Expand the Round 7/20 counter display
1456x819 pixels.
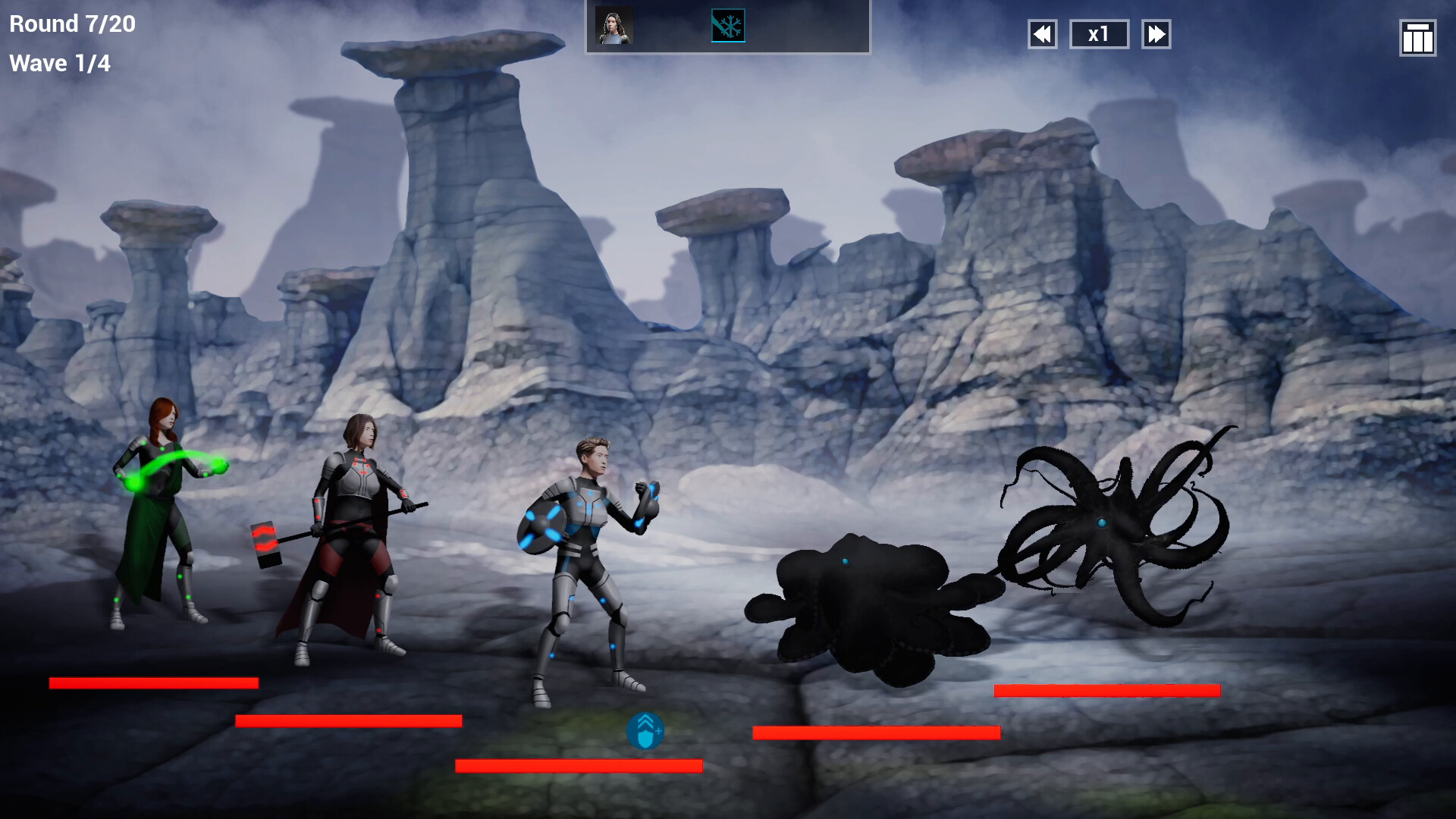point(71,24)
